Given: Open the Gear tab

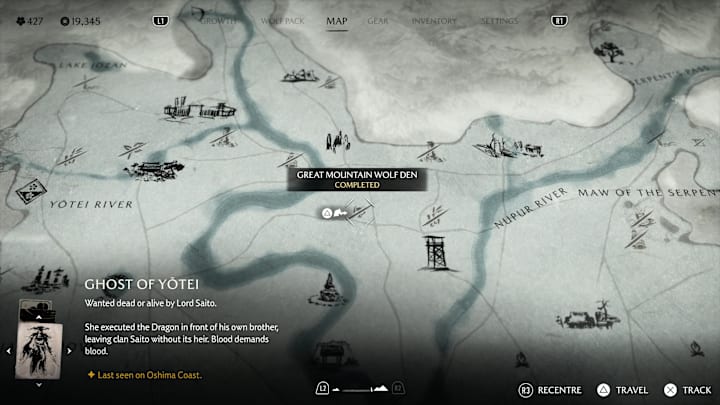Looking at the screenshot, I should [378, 20].
